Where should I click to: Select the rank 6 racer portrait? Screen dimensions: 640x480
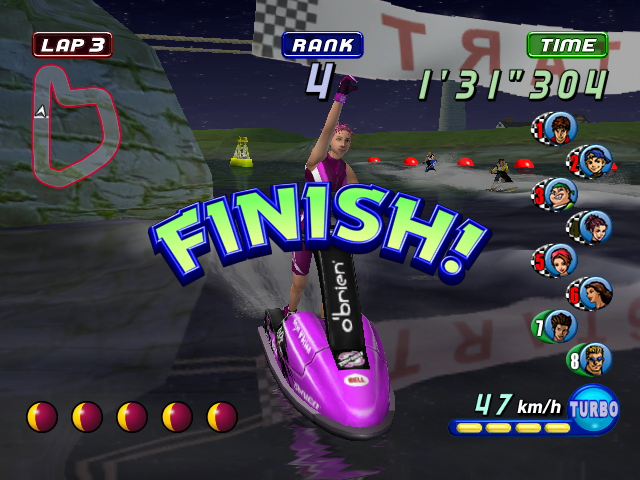[x=592, y=293]
